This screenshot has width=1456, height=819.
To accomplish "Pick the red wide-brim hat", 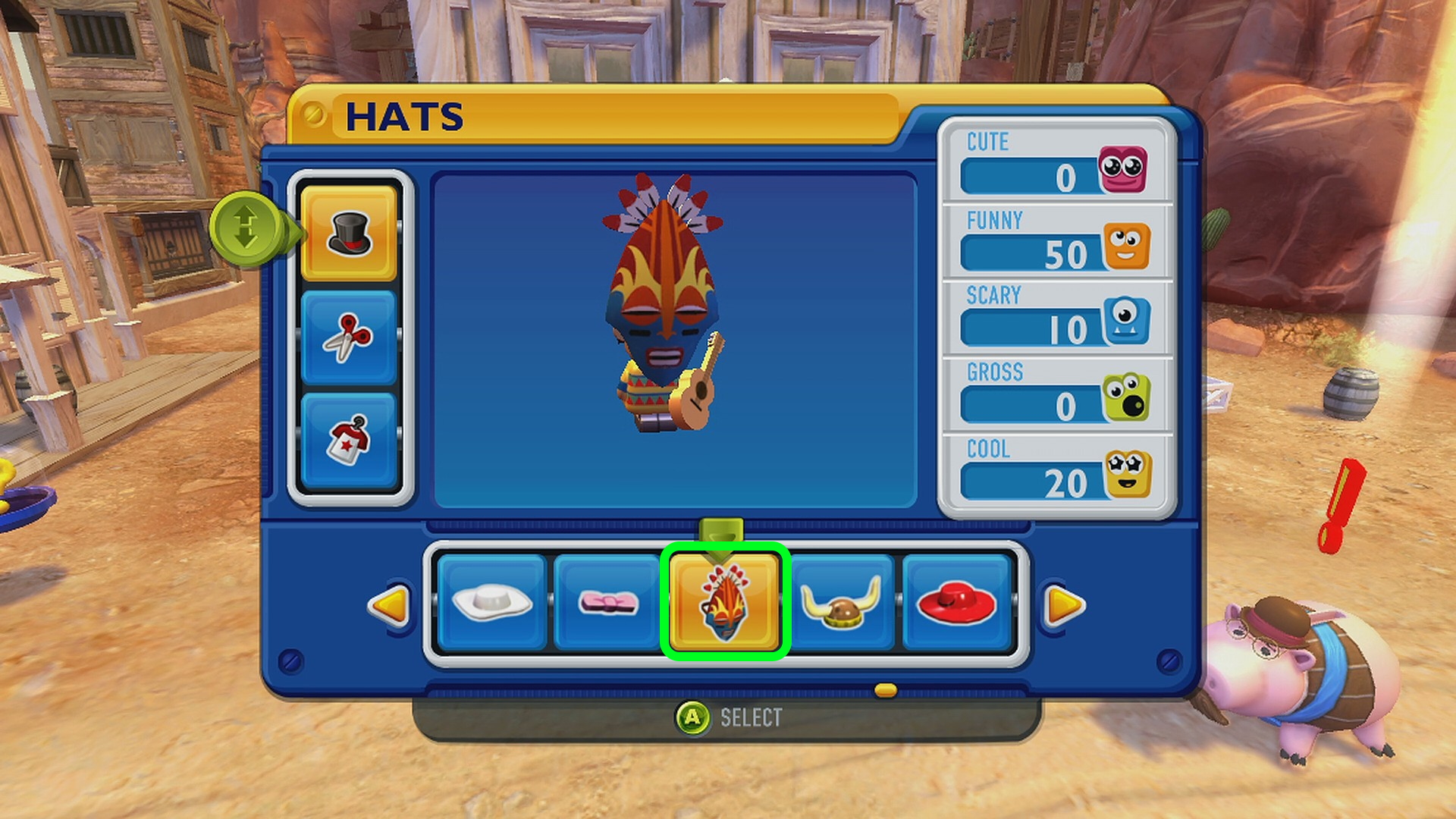I will (957, 603).
